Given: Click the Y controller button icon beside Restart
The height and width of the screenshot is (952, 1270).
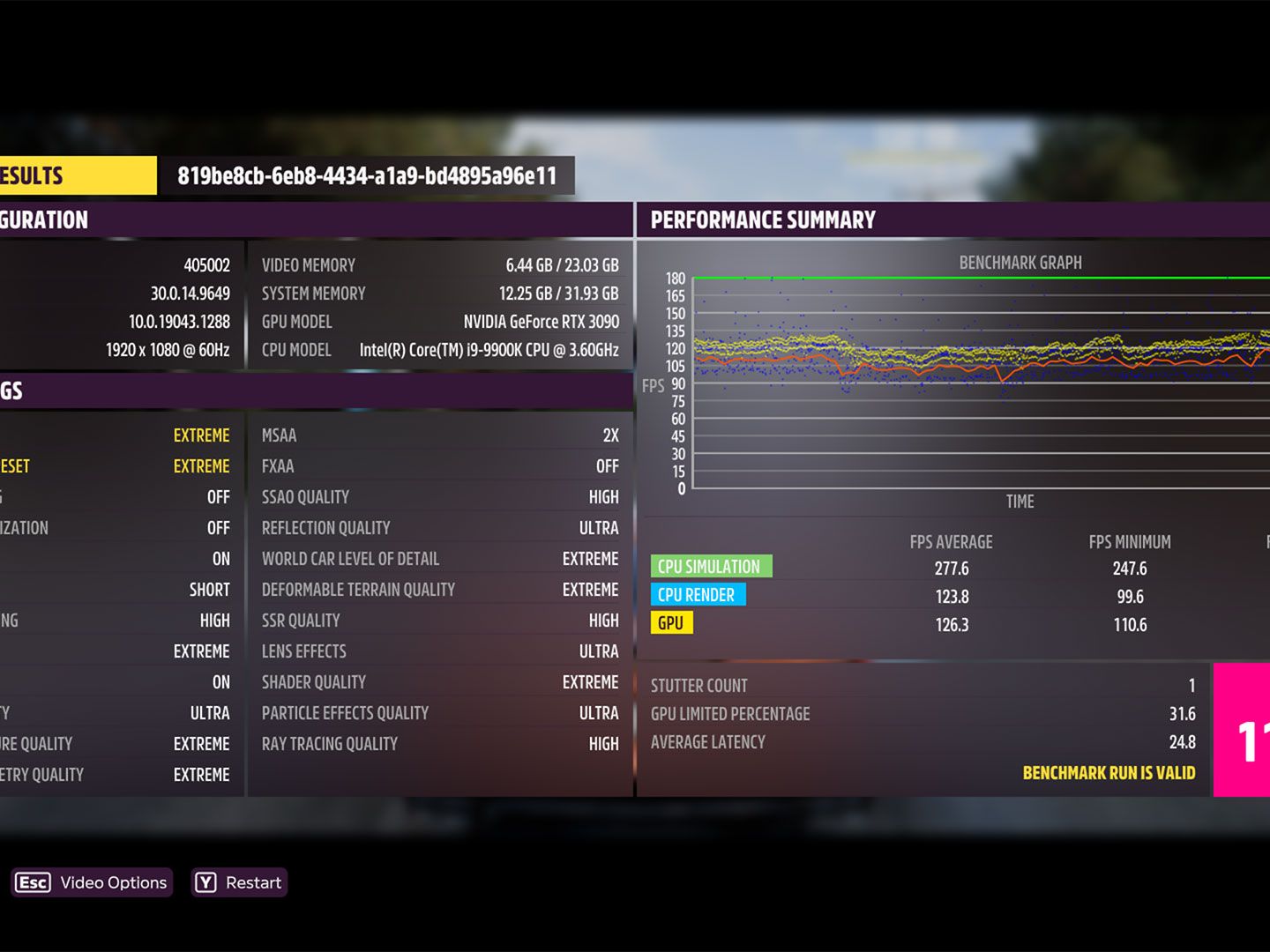Looking at the screenshot, I should [x=205, y=881].
